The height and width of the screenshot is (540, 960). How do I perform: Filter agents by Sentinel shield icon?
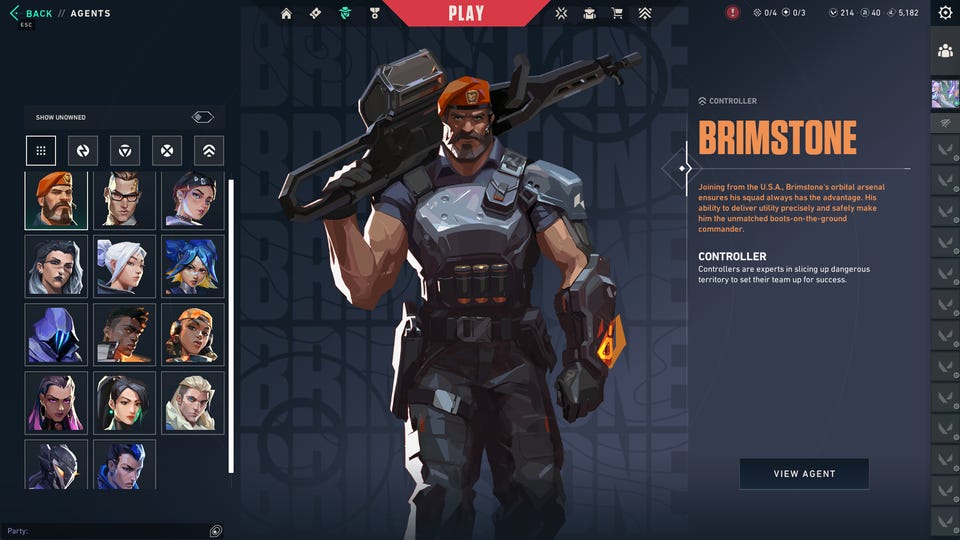tap(125, 151)
